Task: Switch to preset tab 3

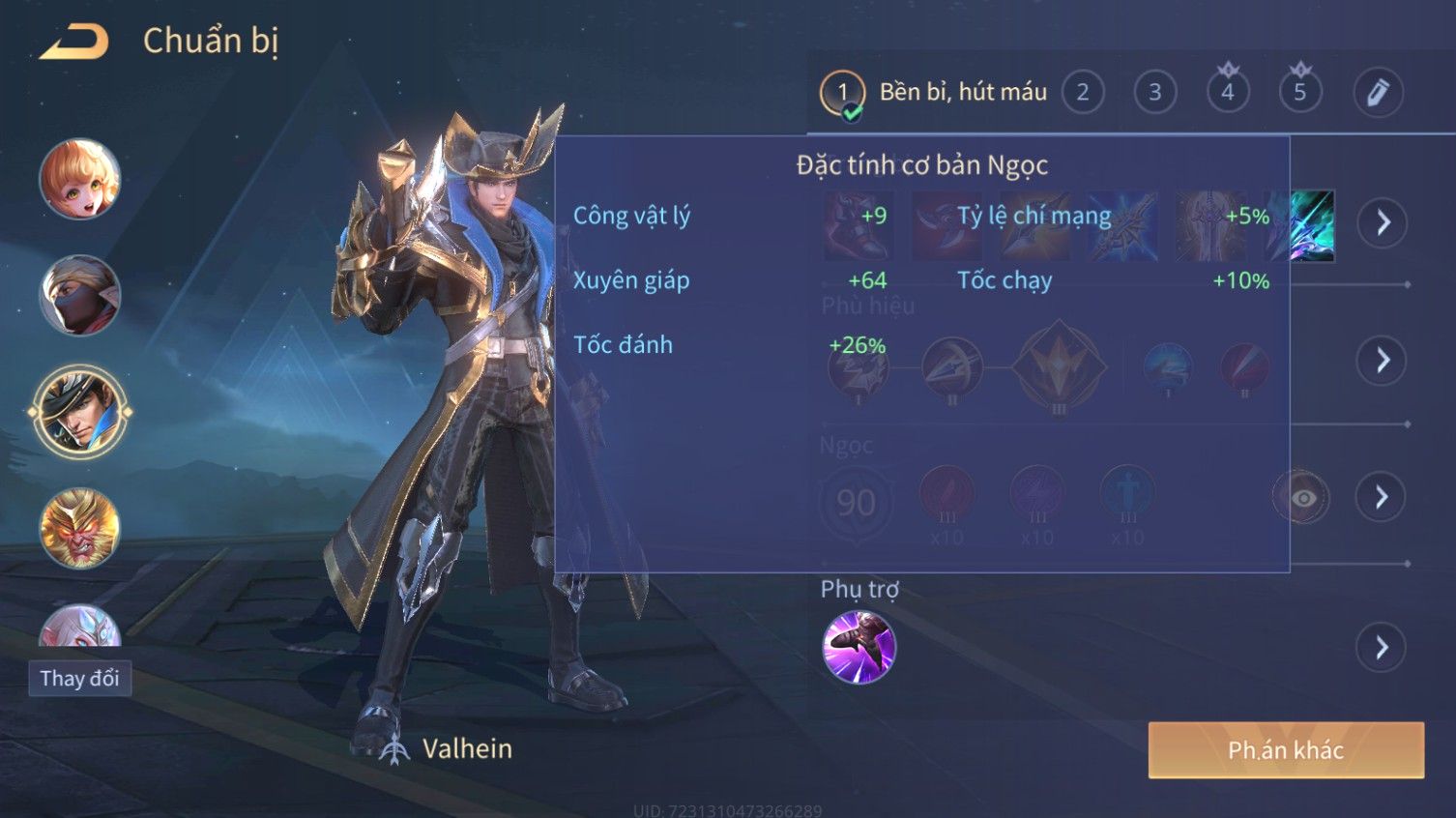Action: click(1154, 93)
